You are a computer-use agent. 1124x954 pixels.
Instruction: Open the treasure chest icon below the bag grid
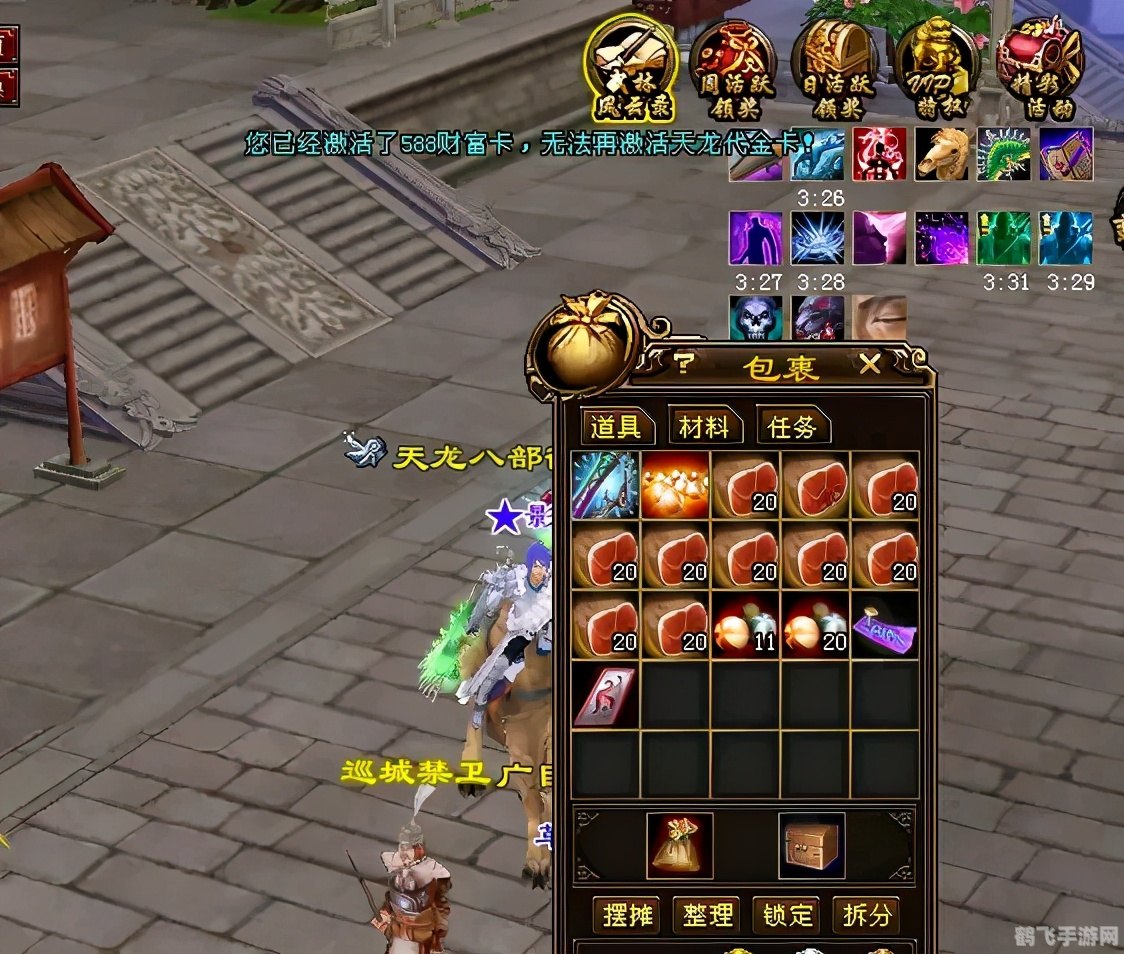(x=811, y=845)
